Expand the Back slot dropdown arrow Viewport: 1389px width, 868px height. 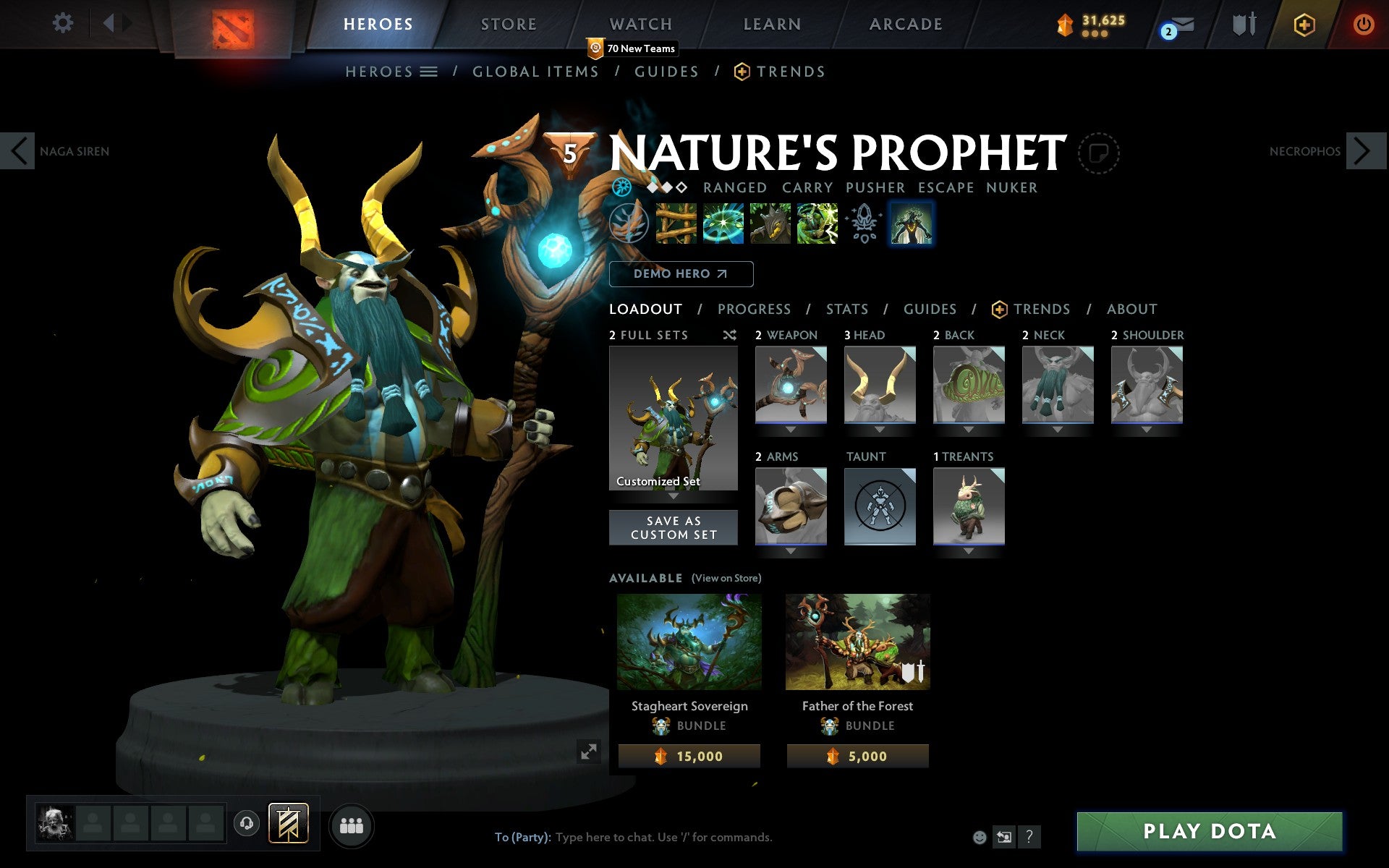pos(969,428)
